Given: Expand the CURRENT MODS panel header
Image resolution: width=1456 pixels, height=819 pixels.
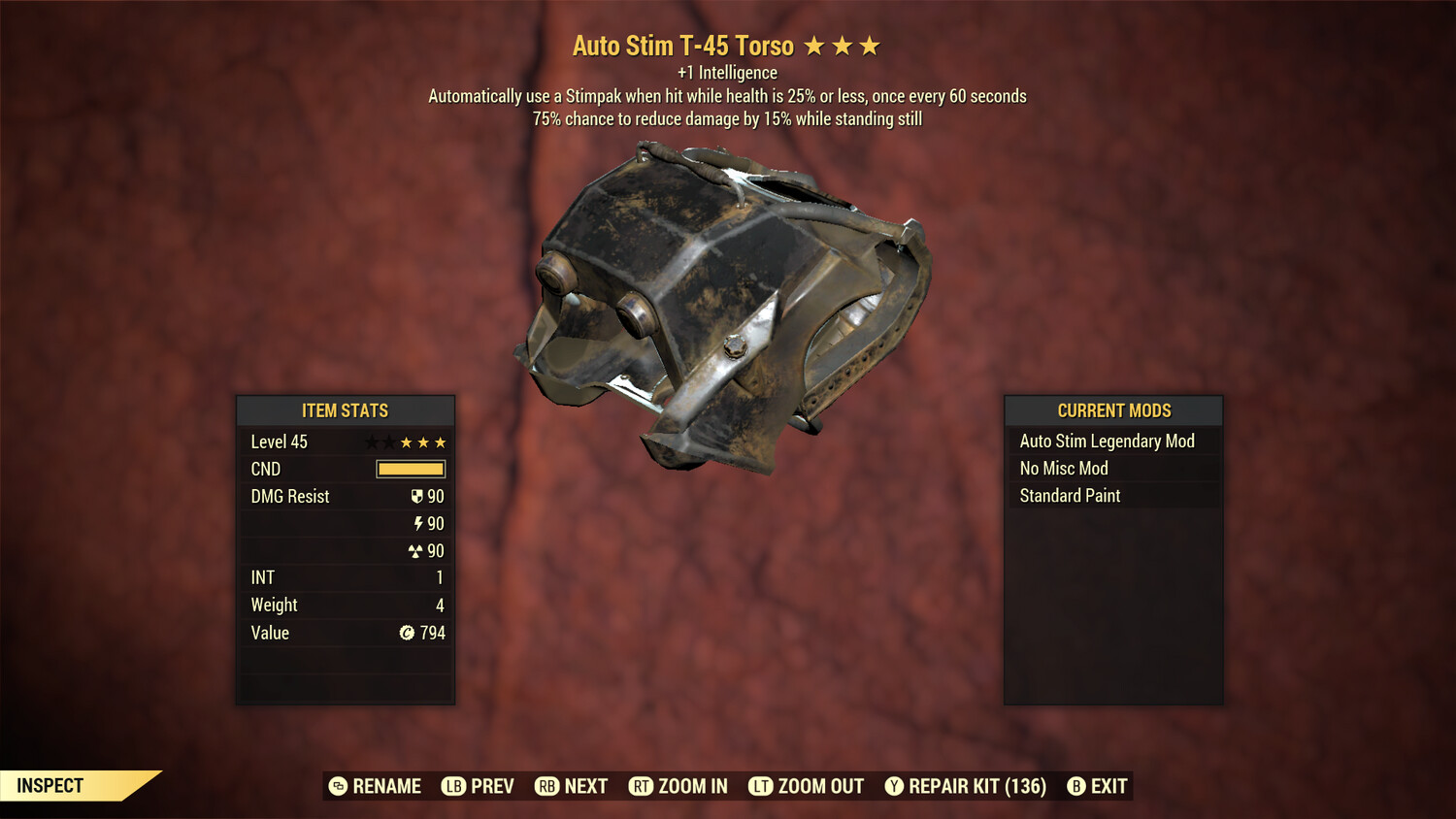Looking at the screenshot, I should [x=1113, y=410].
